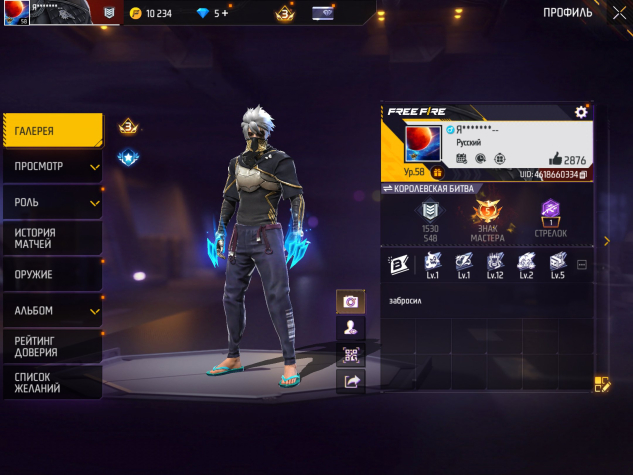The image size is (633, 475).
Task: Show next stats page with right arrow
Action: pyautogui.click(x=606, y=241)
